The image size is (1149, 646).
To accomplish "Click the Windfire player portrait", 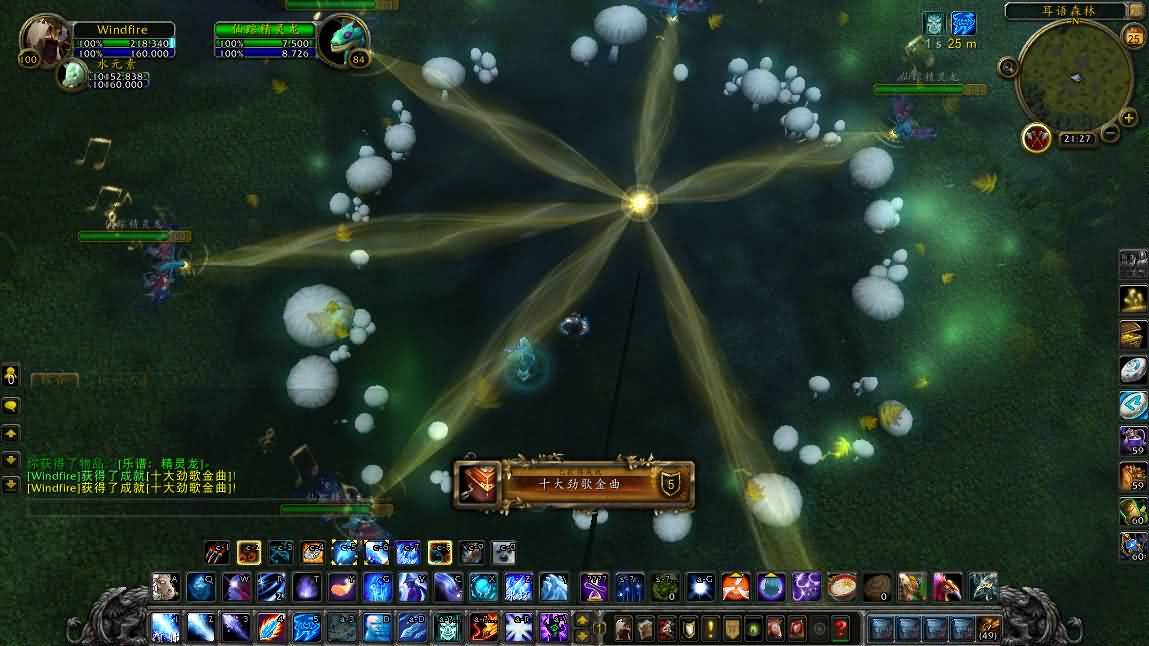I will click(x=44, y=40).
